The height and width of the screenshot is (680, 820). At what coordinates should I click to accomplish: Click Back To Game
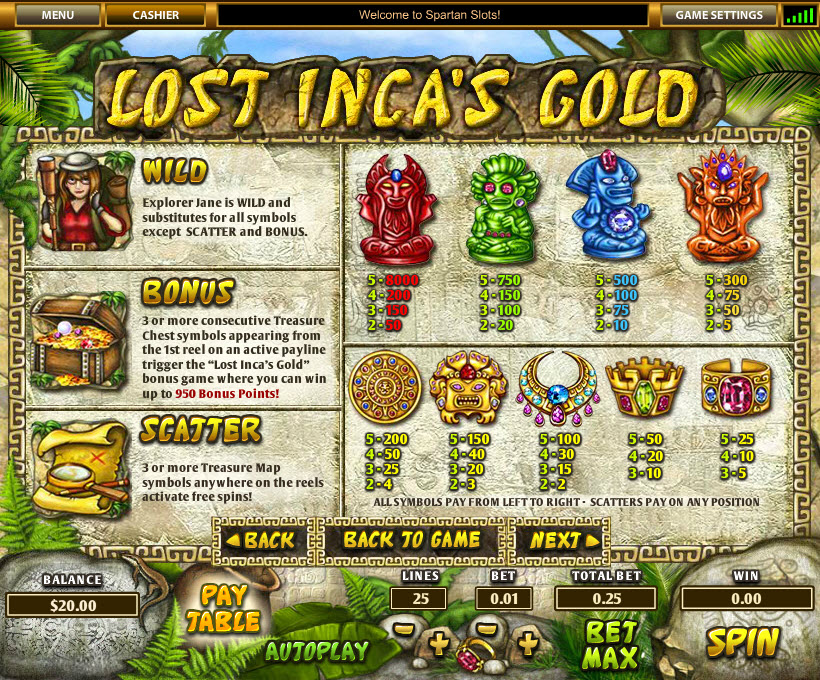(x=412, y=540)
